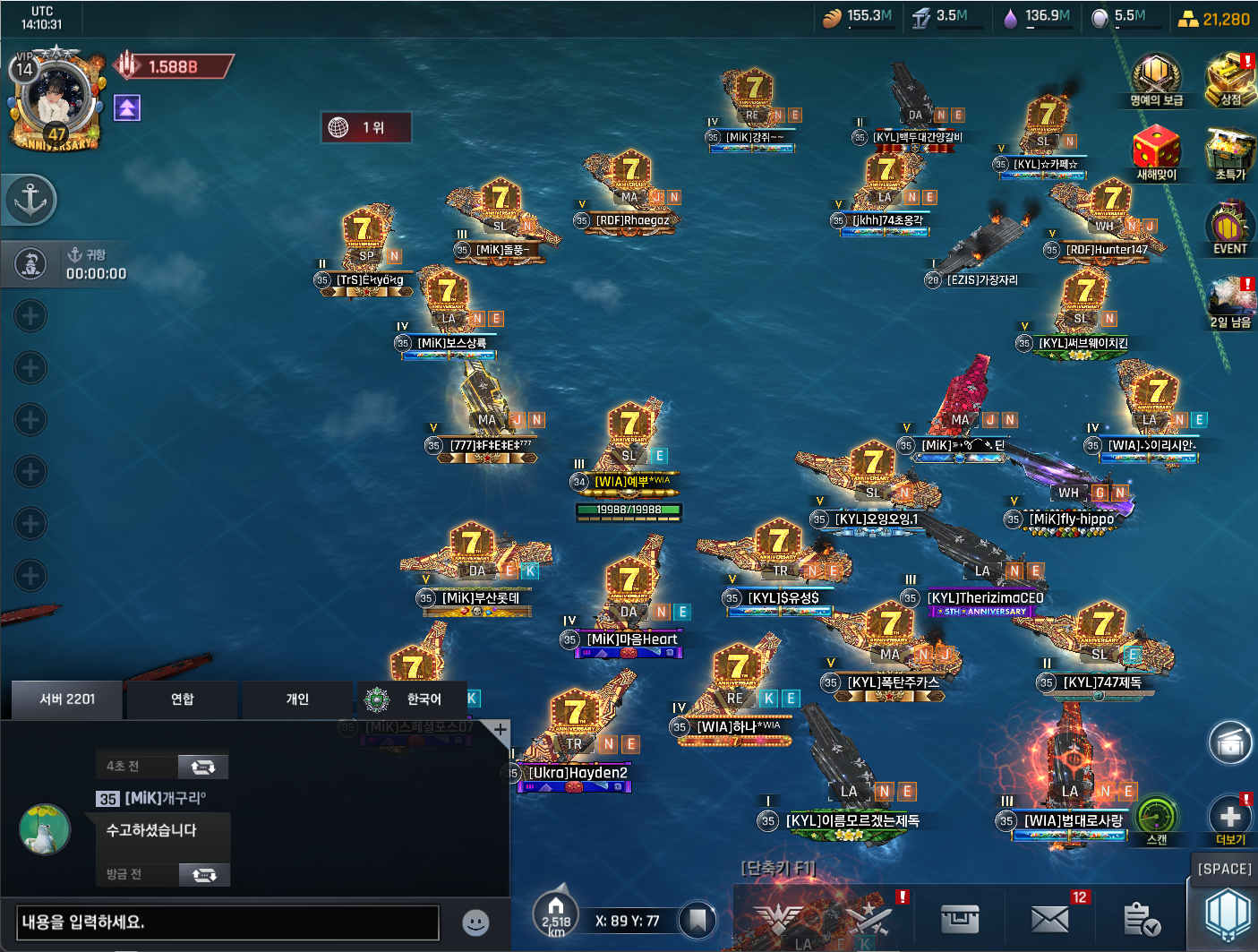Switch to the 연합 chat tab

coord(182,699)
